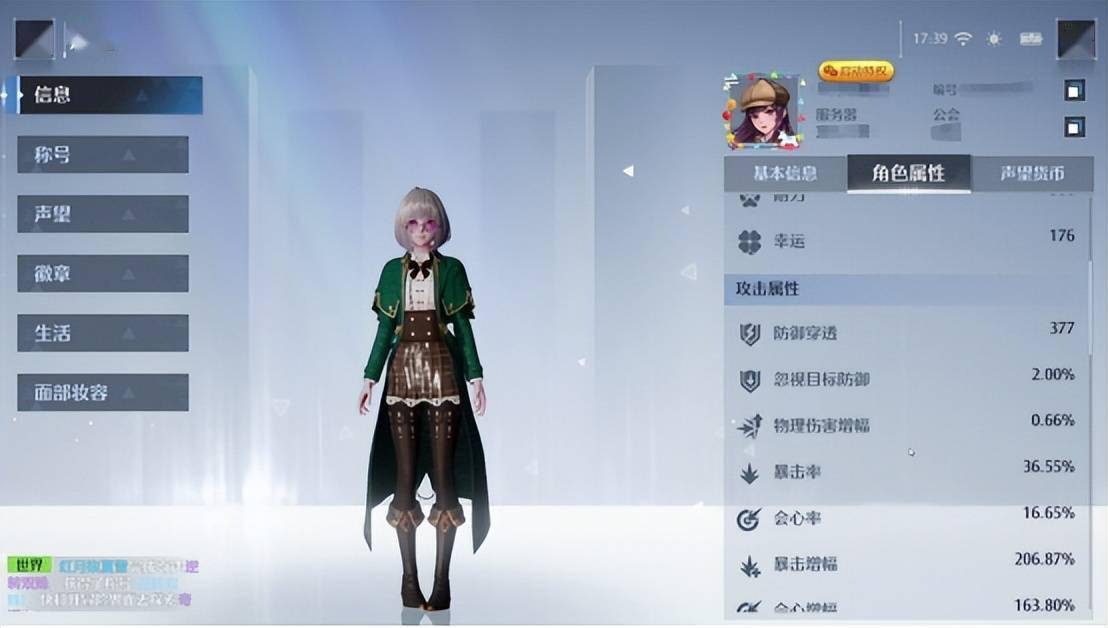1108x628 pixels.
Task: Tap the orange 启动特权 badge
Action: (855, 71)
